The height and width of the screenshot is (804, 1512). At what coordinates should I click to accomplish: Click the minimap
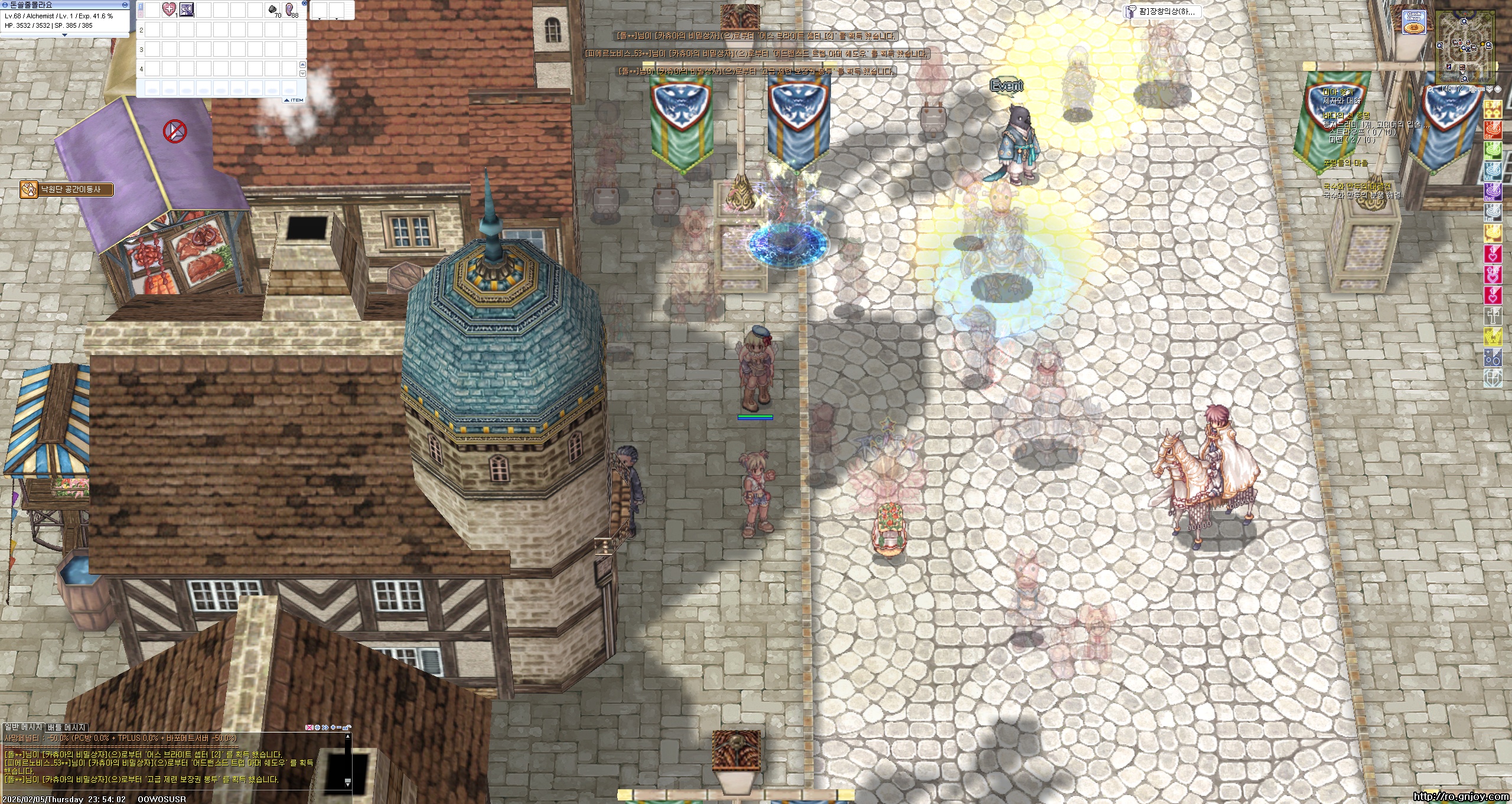(1465, 46)
